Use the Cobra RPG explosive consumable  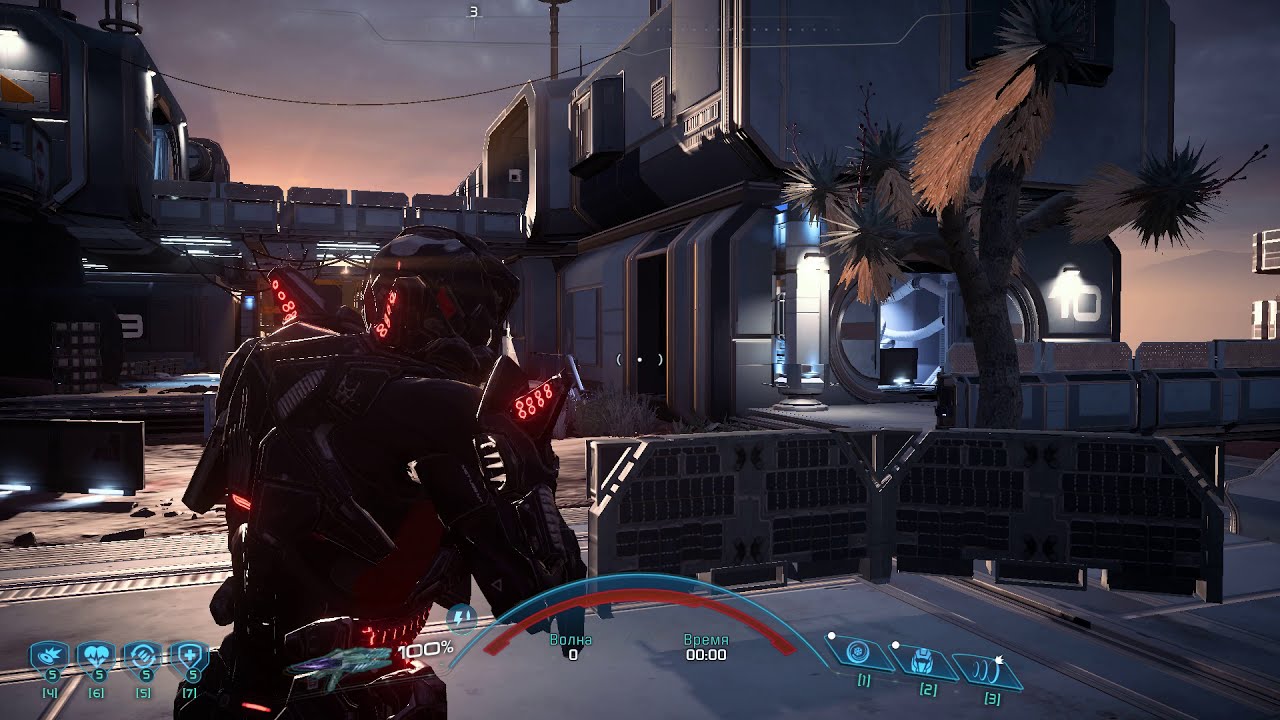(46, 658)
